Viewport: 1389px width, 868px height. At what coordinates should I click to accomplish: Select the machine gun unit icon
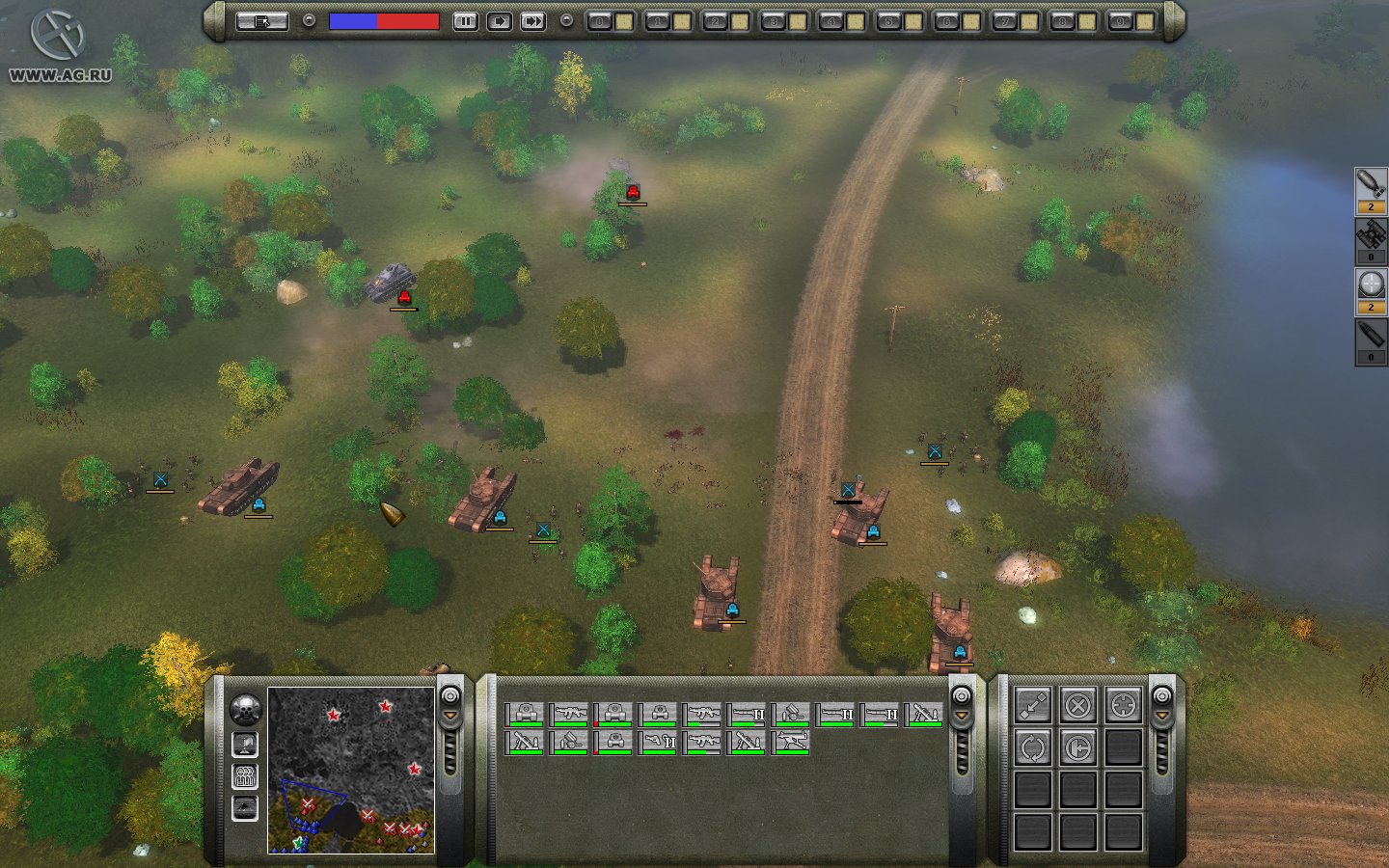coord(791,742)
